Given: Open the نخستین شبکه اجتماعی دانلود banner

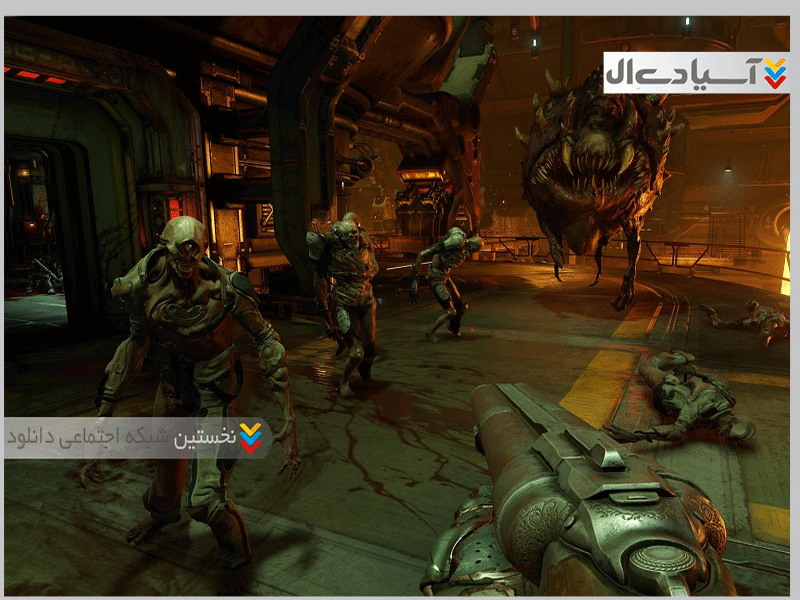Looking at the screenshot, I should coord(137,438).
